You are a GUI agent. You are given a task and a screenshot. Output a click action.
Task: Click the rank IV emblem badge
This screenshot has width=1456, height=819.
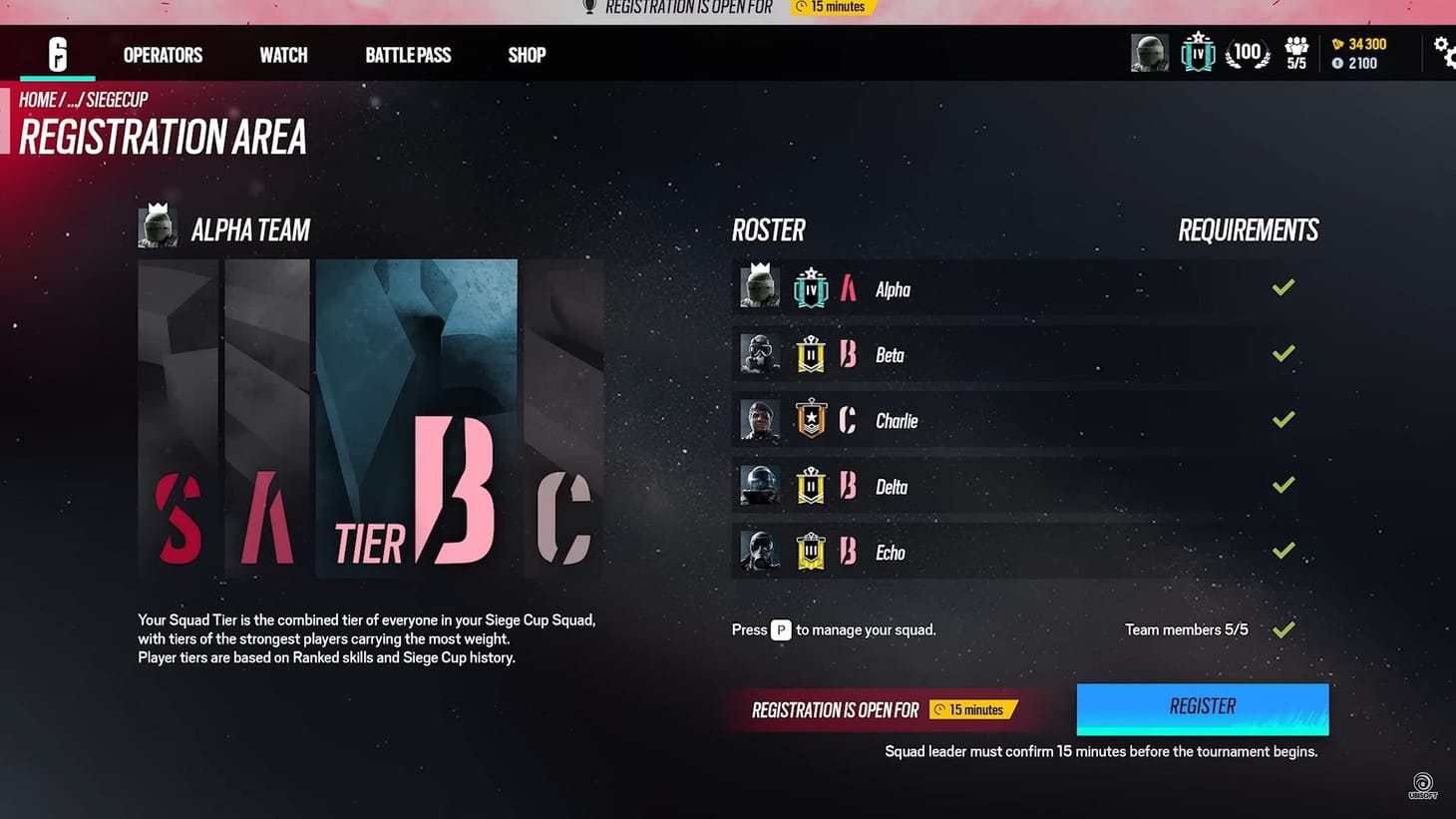[1197, 52]
